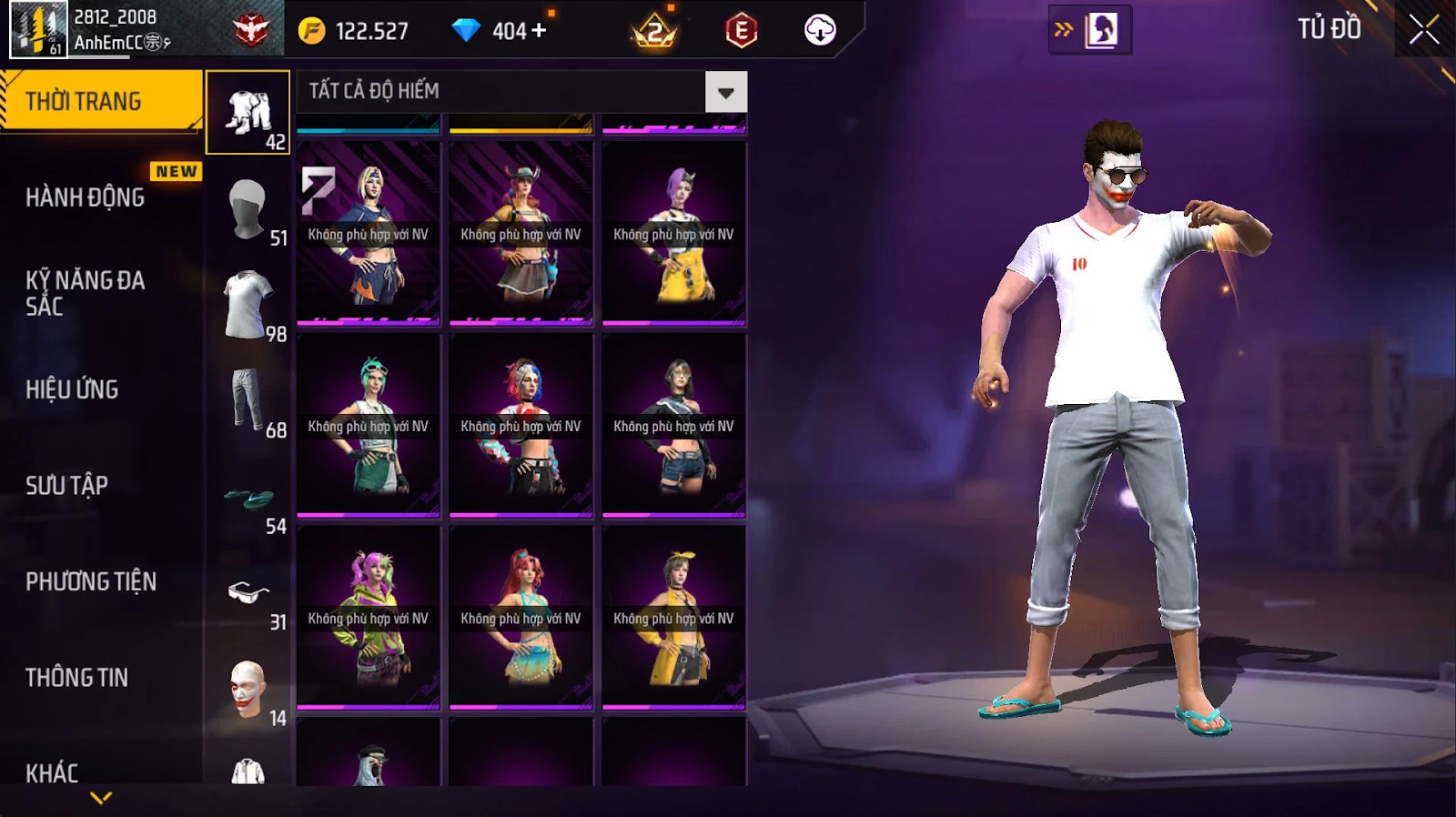Close the wardrobe screen
Screen dimensions: 1456x817
(1423, 31)
